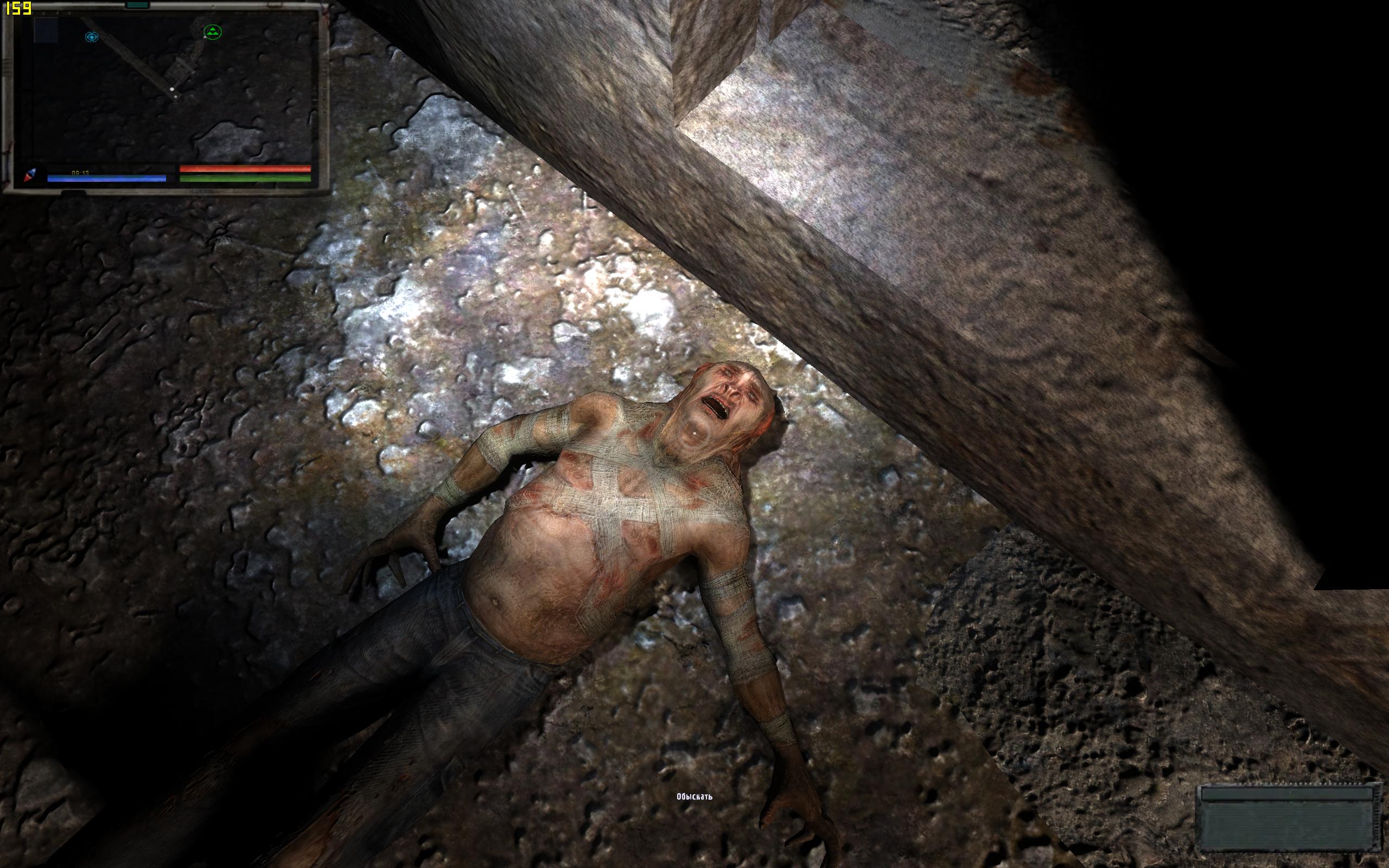Viewport: 1389px width, 868px height.
Task: Click the red and blue compass arrow
Action: click(x=30, y=175)
